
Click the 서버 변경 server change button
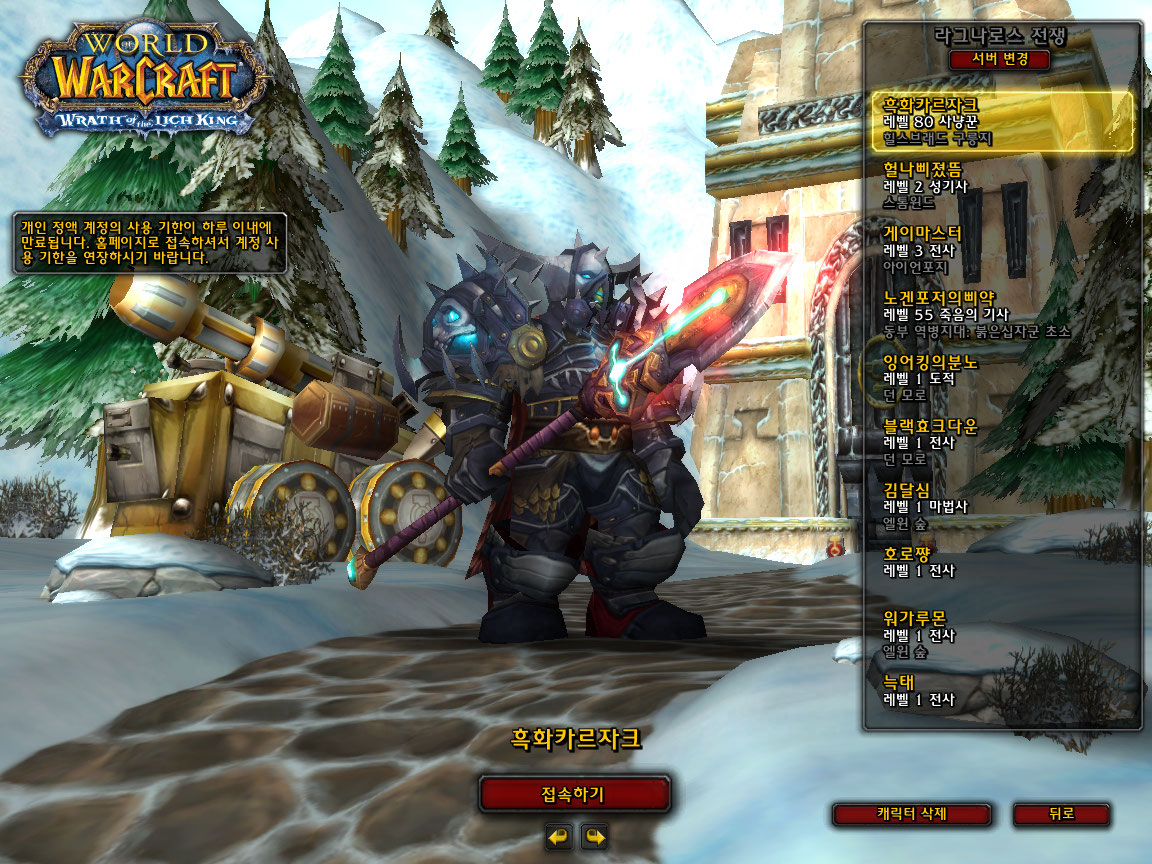[x=999, y=59]
